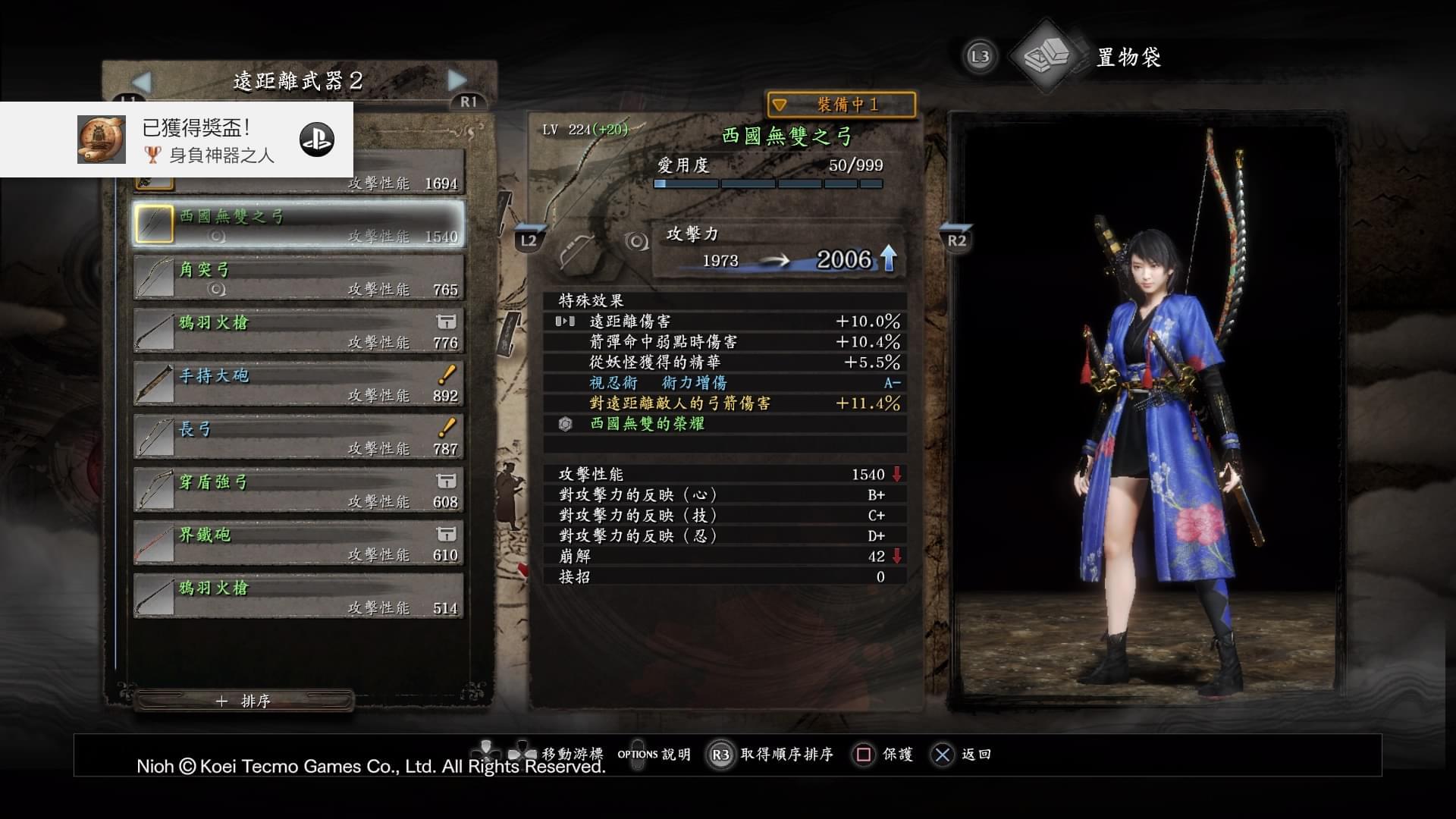Image resolution: width=1456 pixels, height=819 pixels.
Task: Pick the 鴉羽火槍 with attack 514
Action: pos(299,597)
